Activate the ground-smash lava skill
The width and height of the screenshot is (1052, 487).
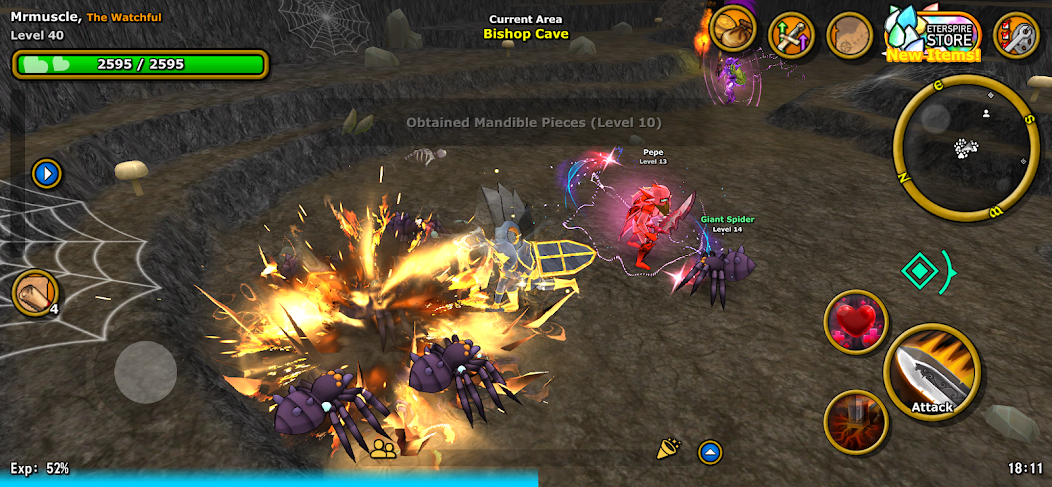point(857,422)
